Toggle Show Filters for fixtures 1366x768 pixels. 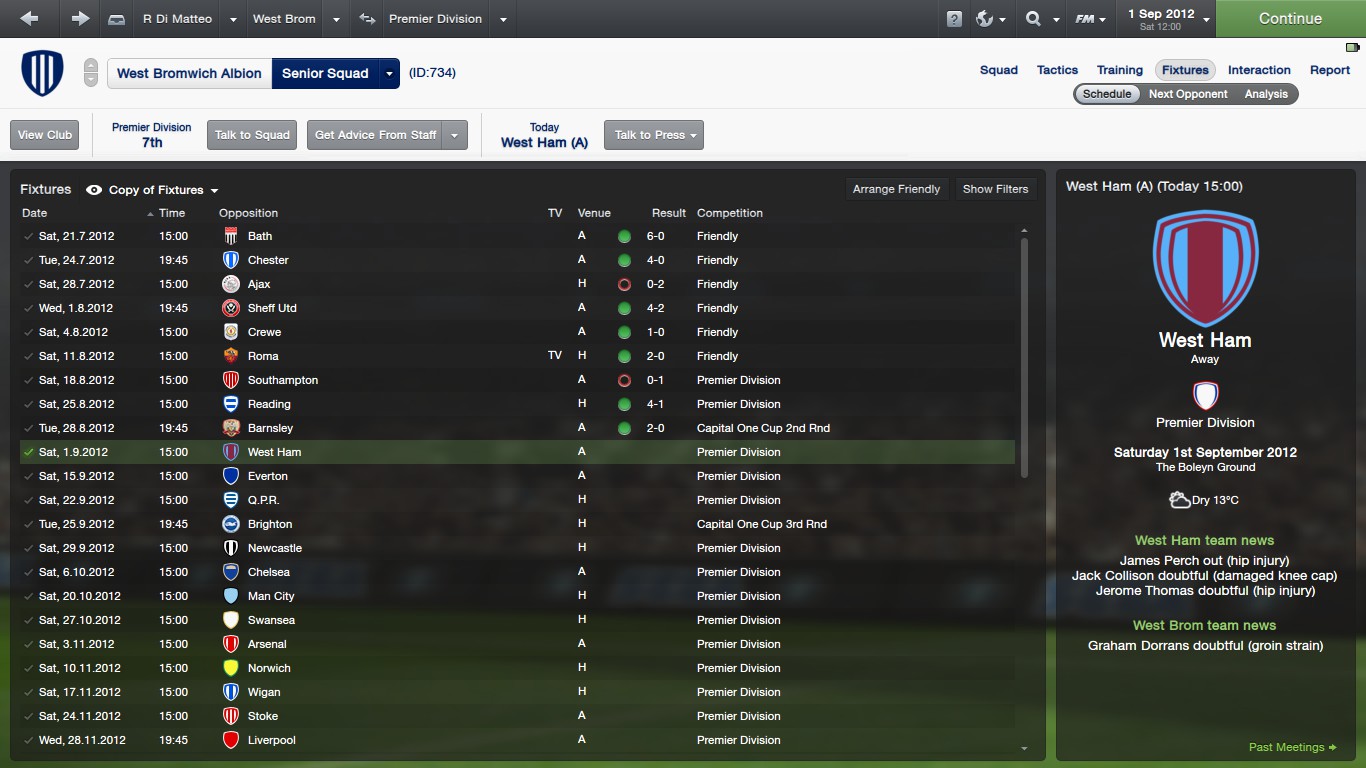pyautogui.click(x=995, y=189)
